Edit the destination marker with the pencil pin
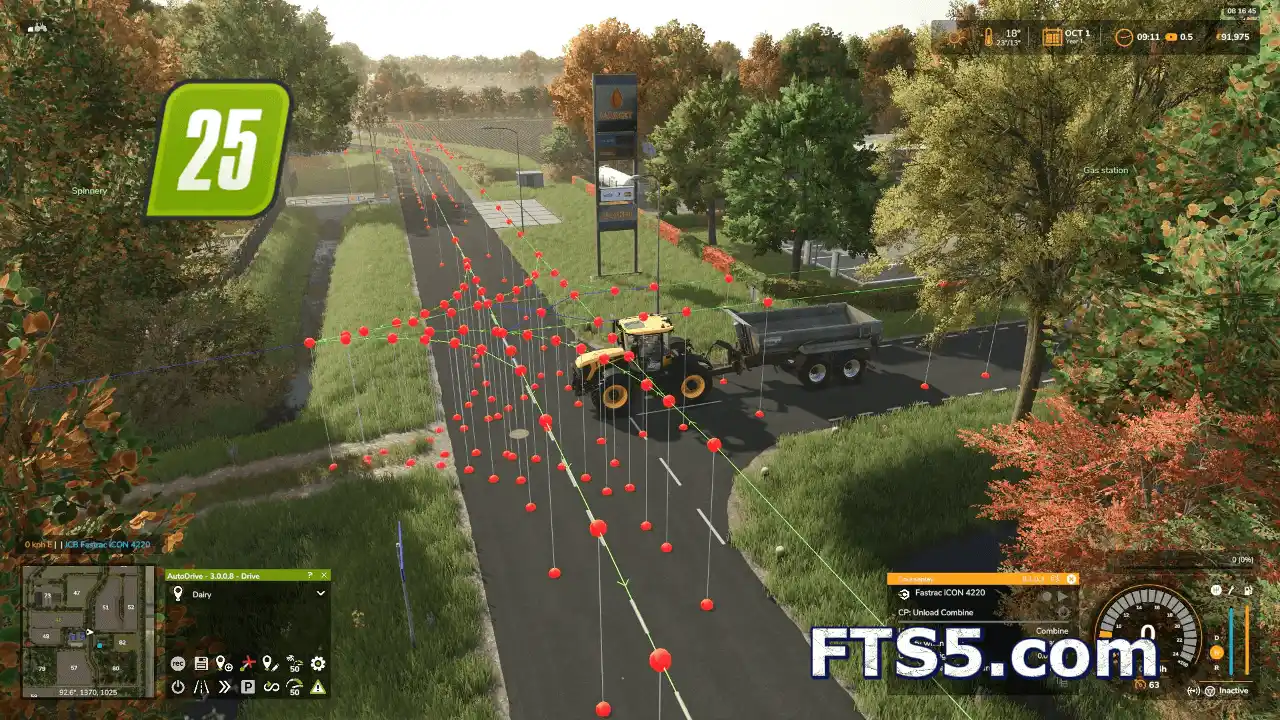 (270, 663)
